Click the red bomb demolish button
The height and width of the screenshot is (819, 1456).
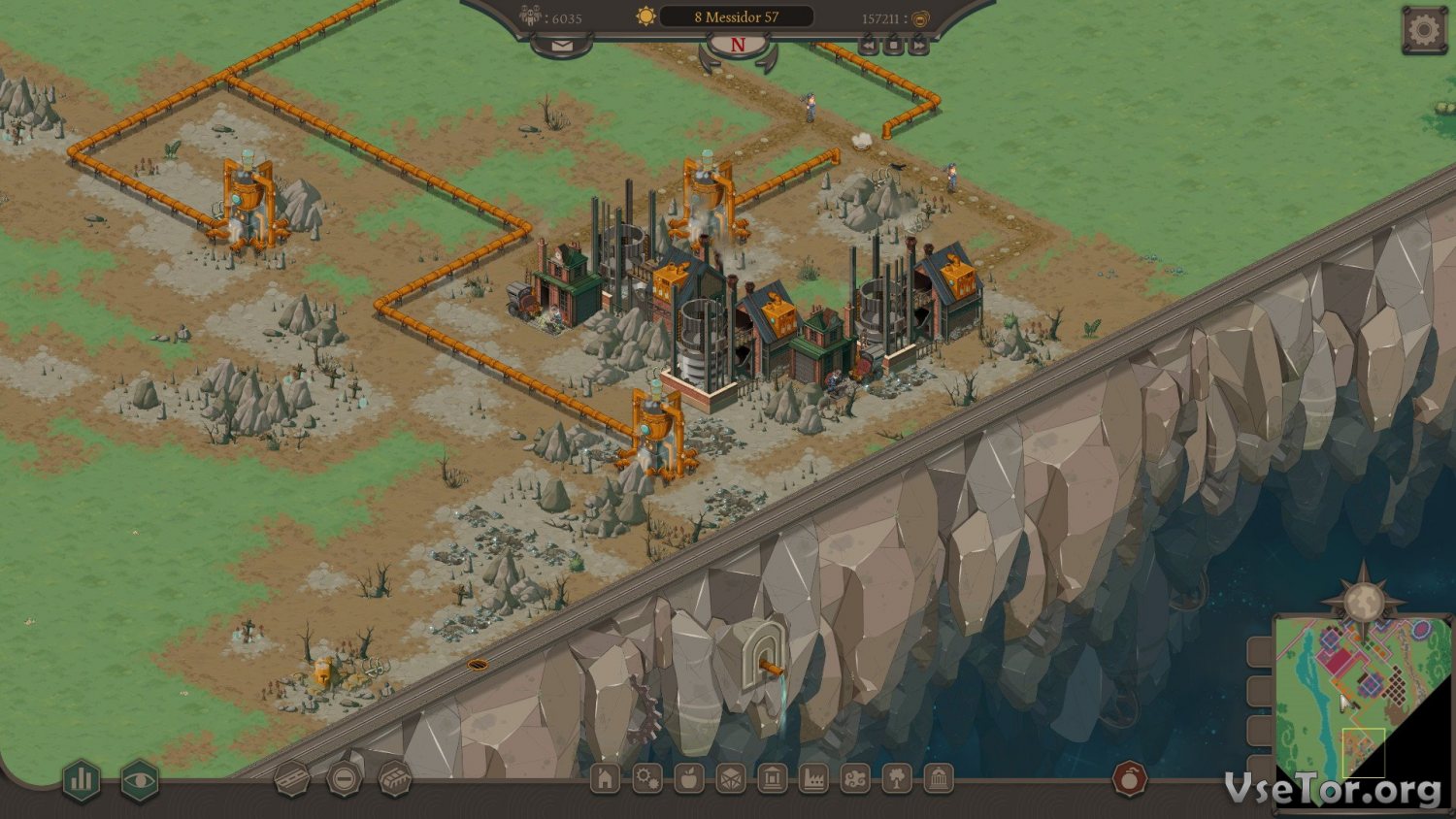tap(1129, 778)
